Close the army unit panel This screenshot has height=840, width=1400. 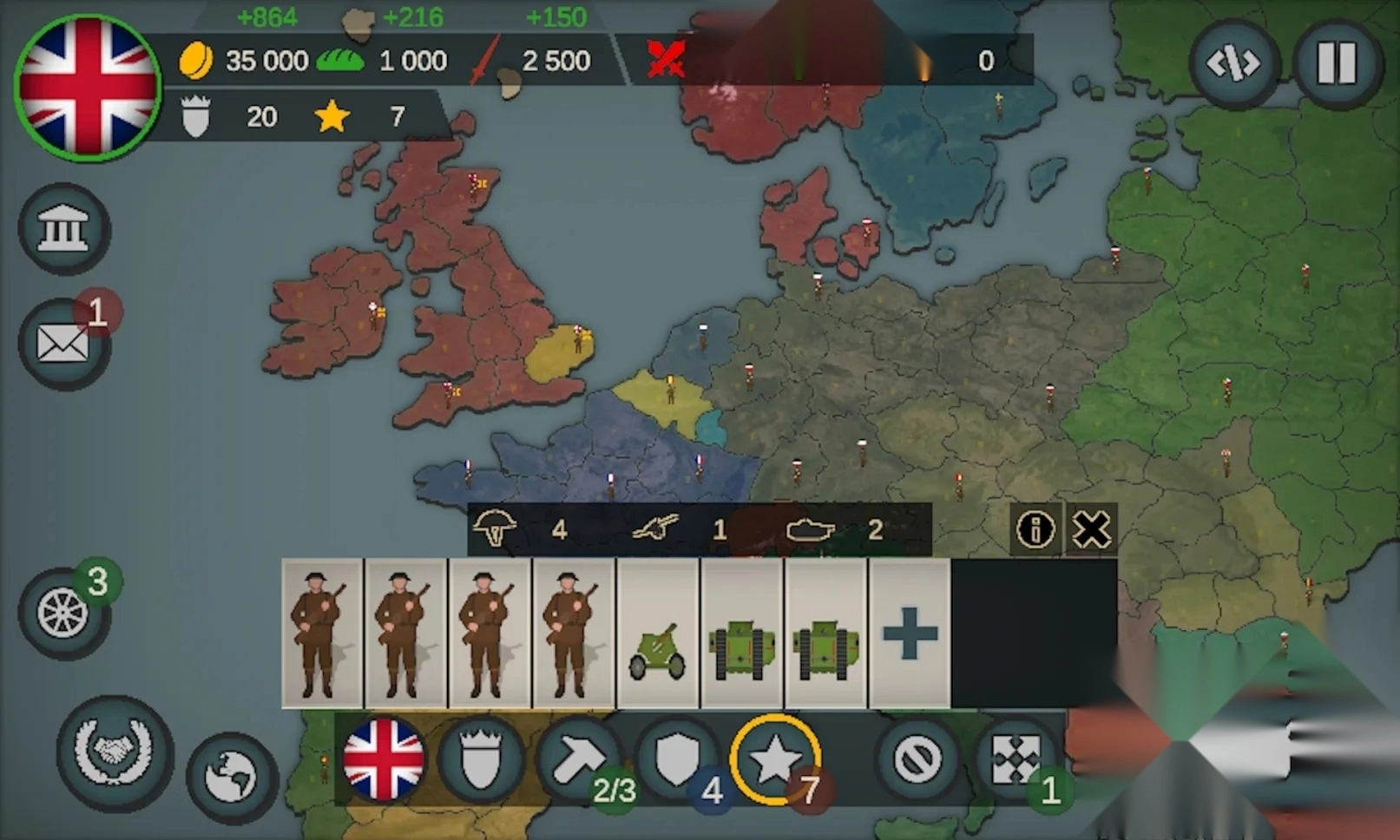[x=1091, y=528]
